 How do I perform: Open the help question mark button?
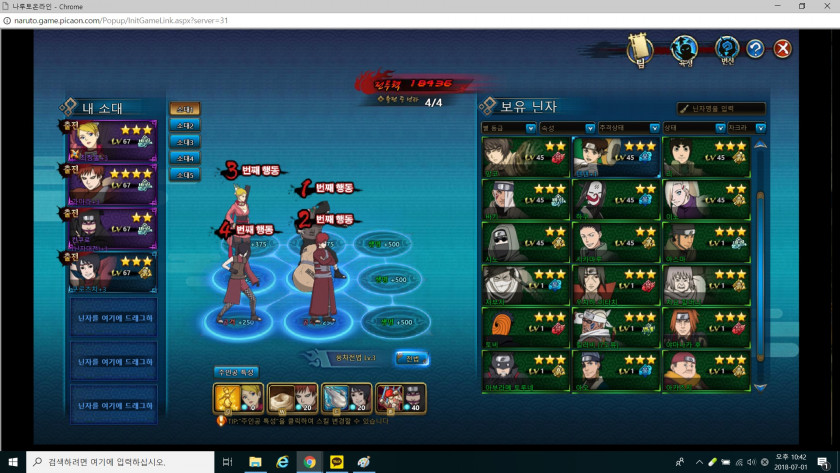pos(755,48)
